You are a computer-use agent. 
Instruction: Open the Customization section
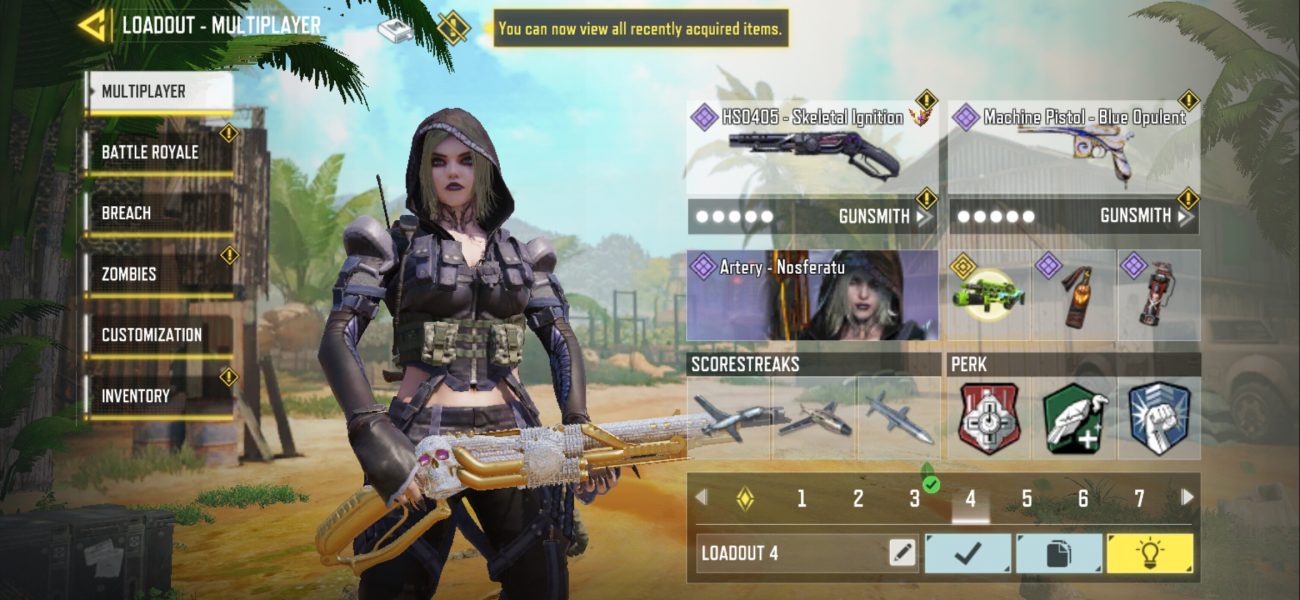158,335
